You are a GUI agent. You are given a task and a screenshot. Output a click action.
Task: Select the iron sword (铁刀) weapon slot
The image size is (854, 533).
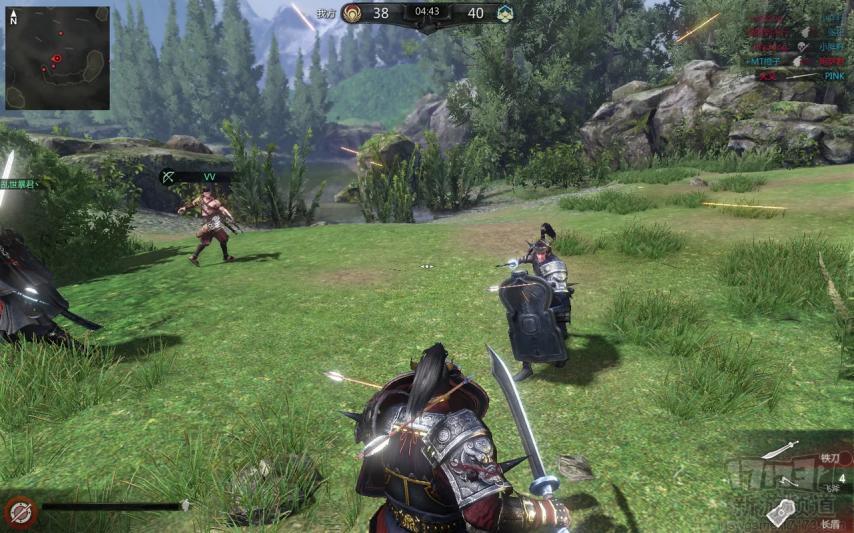tap(781, 450)
